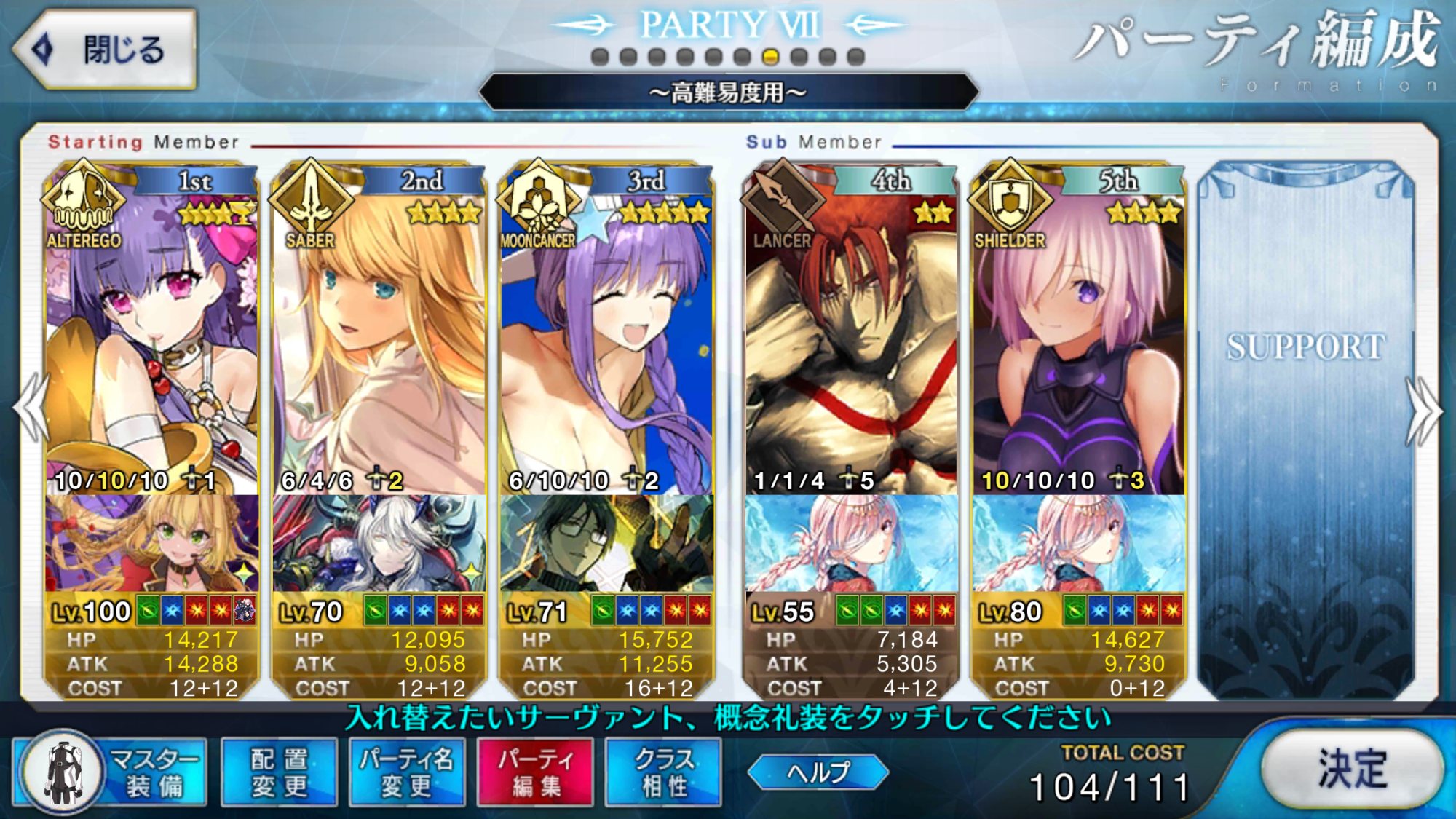Select the Mooncancer servant in the 3rd slot
The width and height of the screenshot is (1456, 819).
click(606, 328)
